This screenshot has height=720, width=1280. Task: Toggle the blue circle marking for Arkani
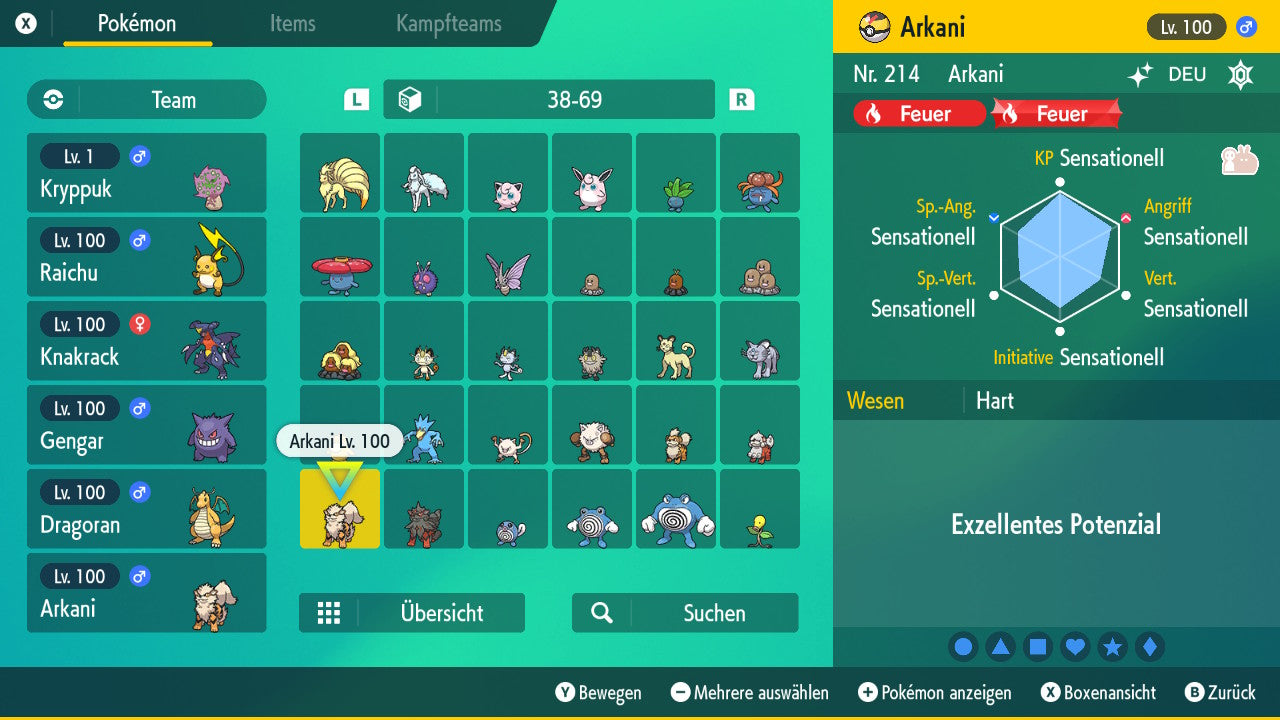(x=963, y=647)
